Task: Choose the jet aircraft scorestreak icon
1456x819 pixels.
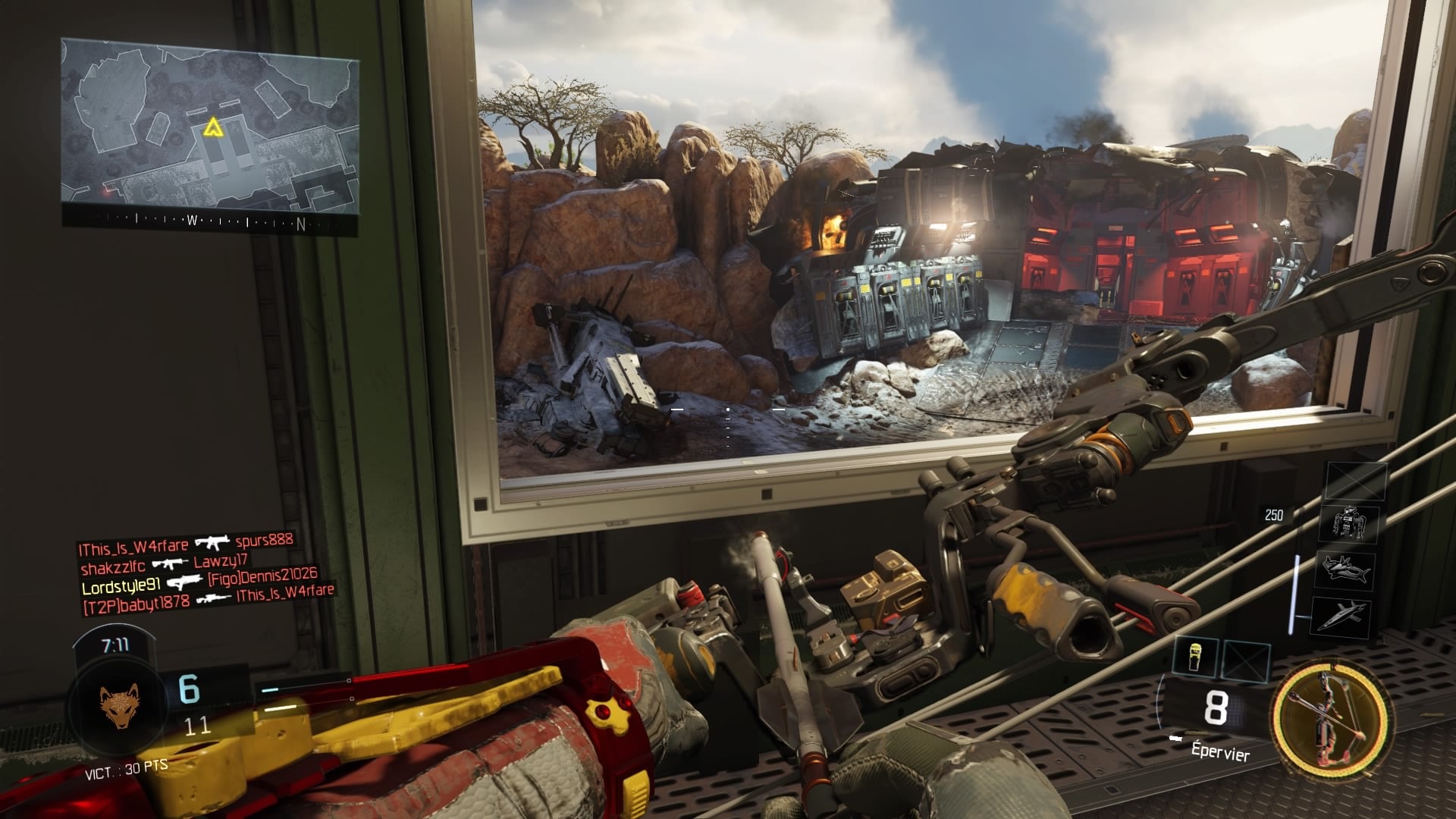Action: 1341,614
